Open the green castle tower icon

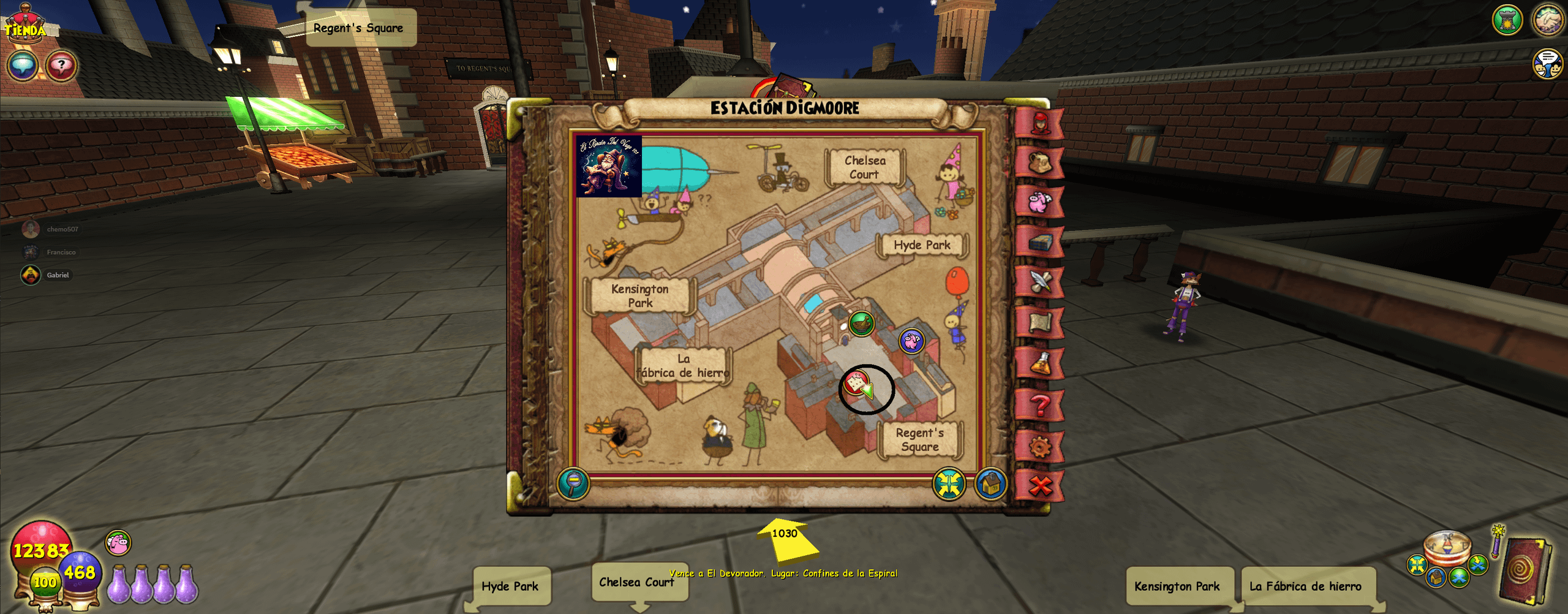(1507, 20)
